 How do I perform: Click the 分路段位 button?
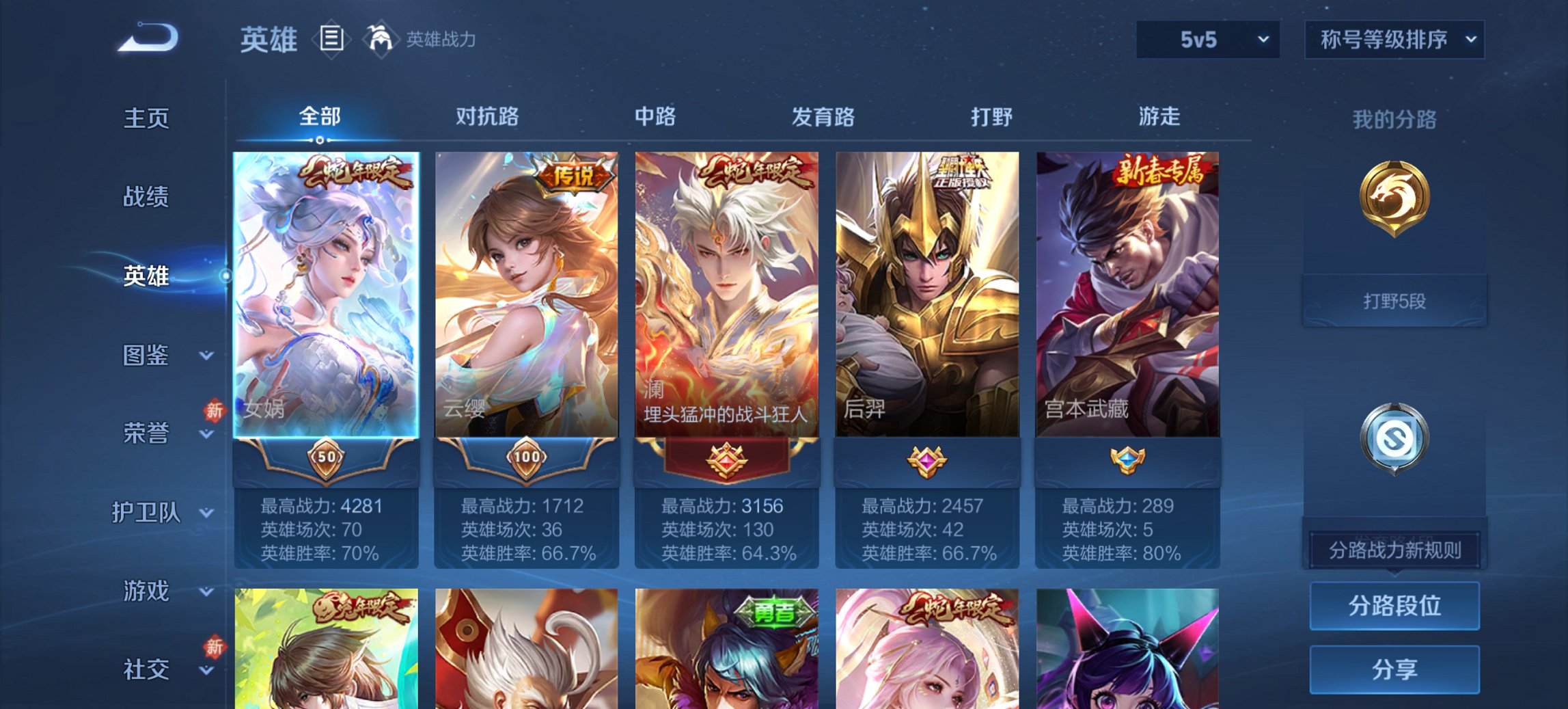tap(1394, 606)
